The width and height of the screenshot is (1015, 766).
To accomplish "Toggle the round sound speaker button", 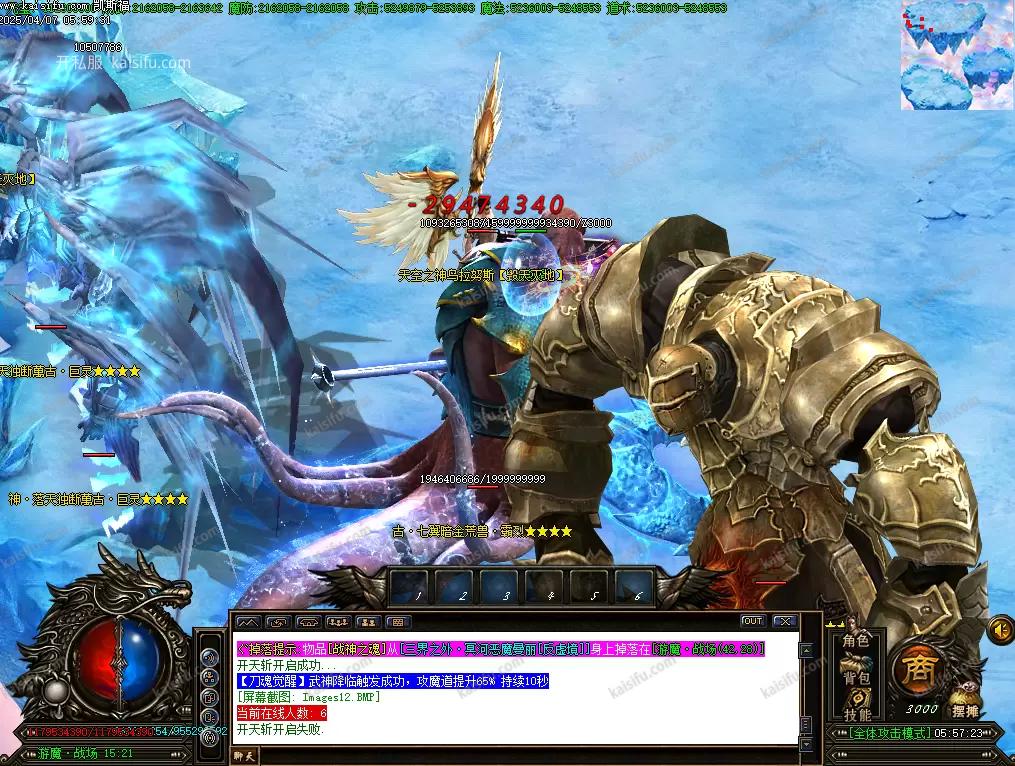I will (1000, 629).
